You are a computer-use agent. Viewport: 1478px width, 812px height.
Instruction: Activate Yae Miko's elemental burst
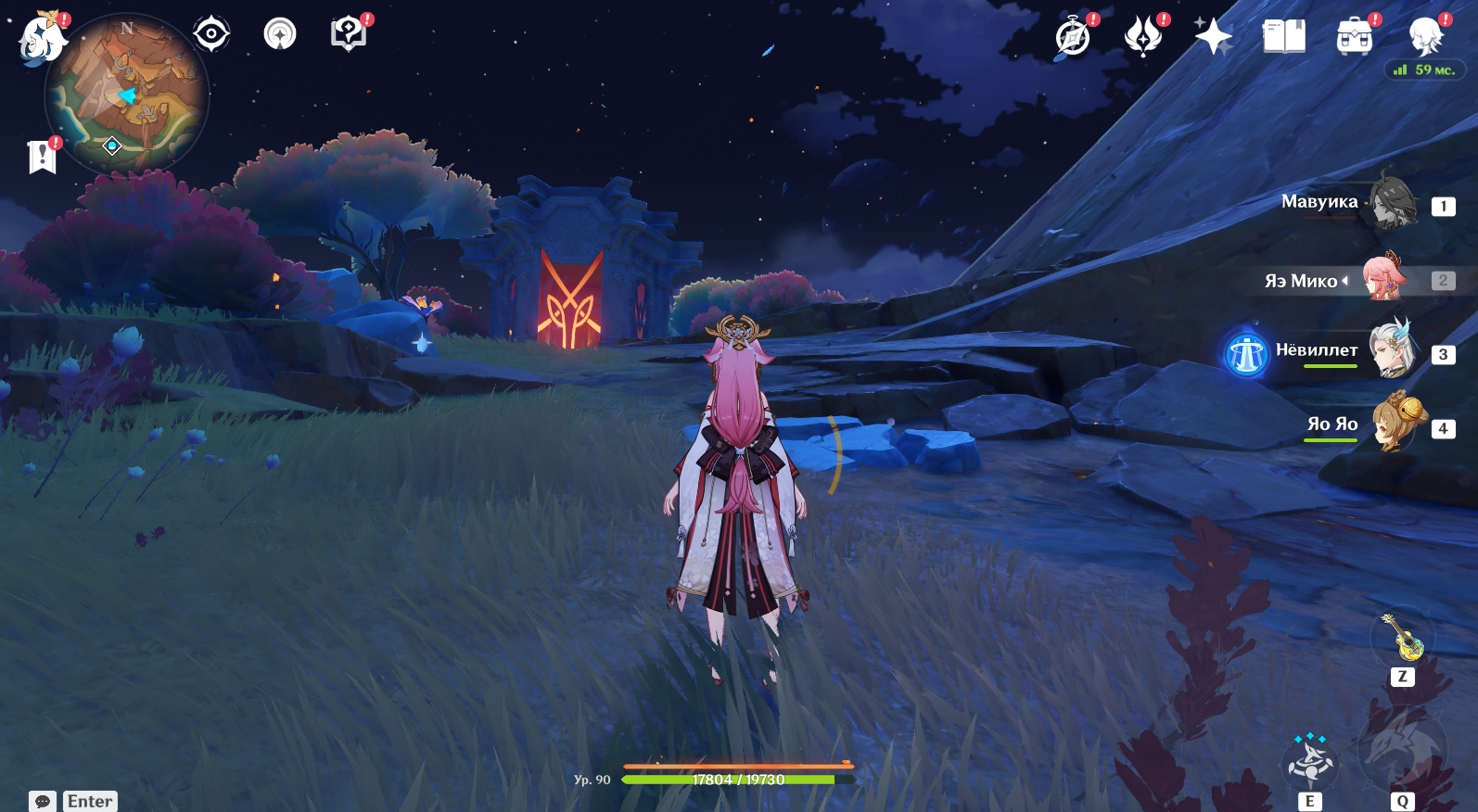tap(1401, 749)
